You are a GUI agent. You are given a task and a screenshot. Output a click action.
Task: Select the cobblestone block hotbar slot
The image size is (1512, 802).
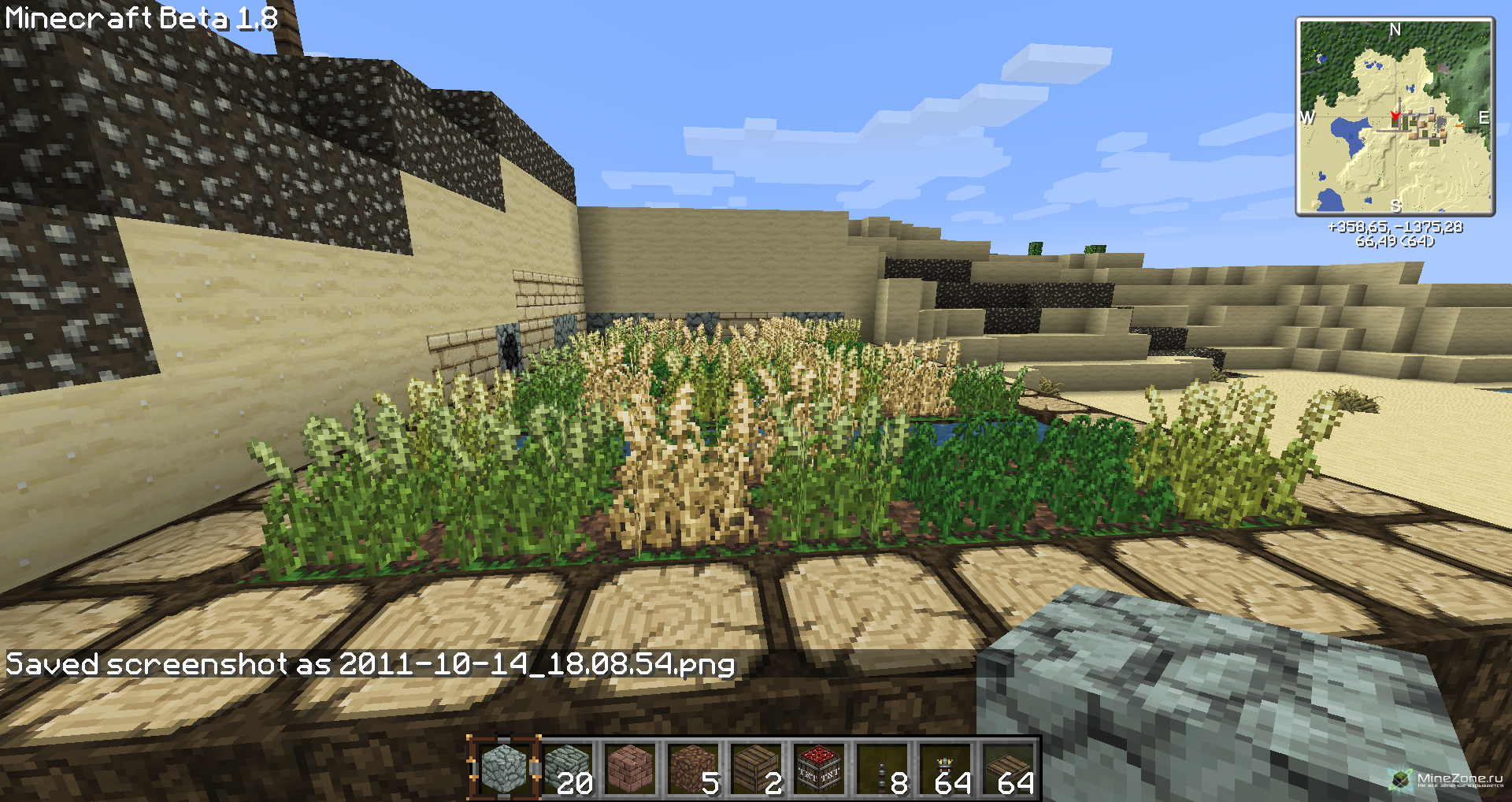click(x=504, y=770)
